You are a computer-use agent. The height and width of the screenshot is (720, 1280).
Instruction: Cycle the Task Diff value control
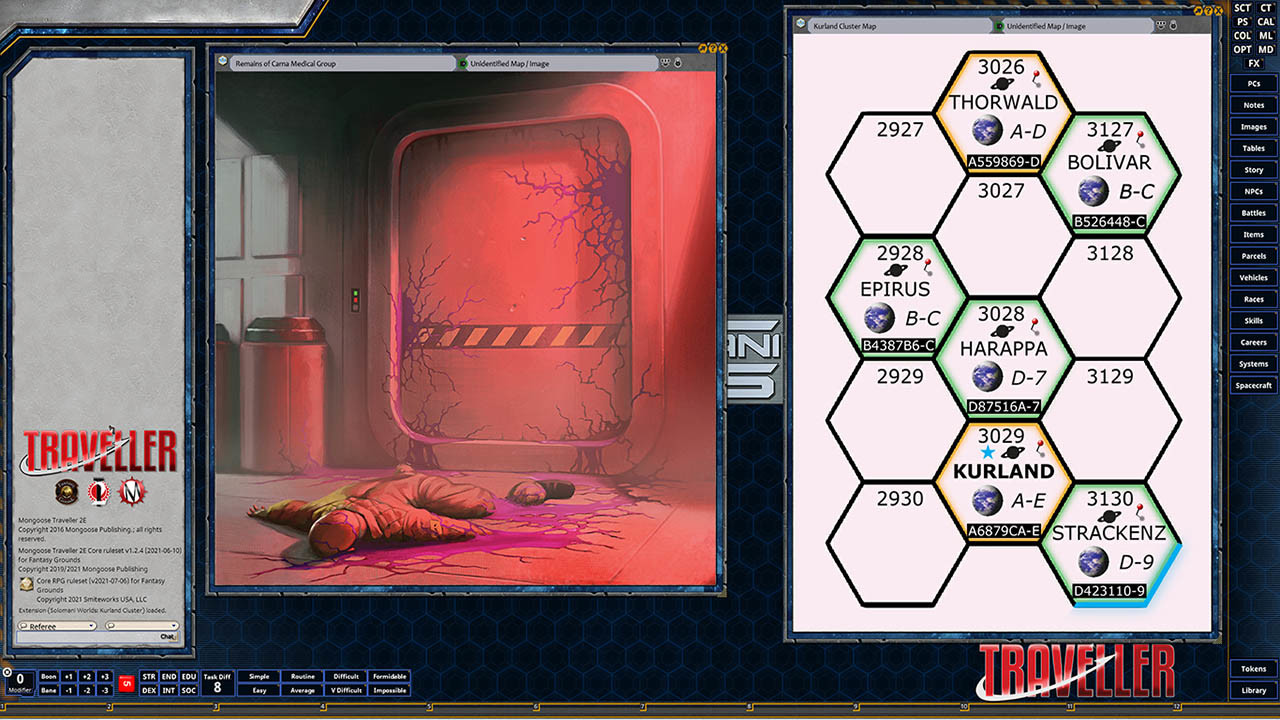[x=216, y=683]
